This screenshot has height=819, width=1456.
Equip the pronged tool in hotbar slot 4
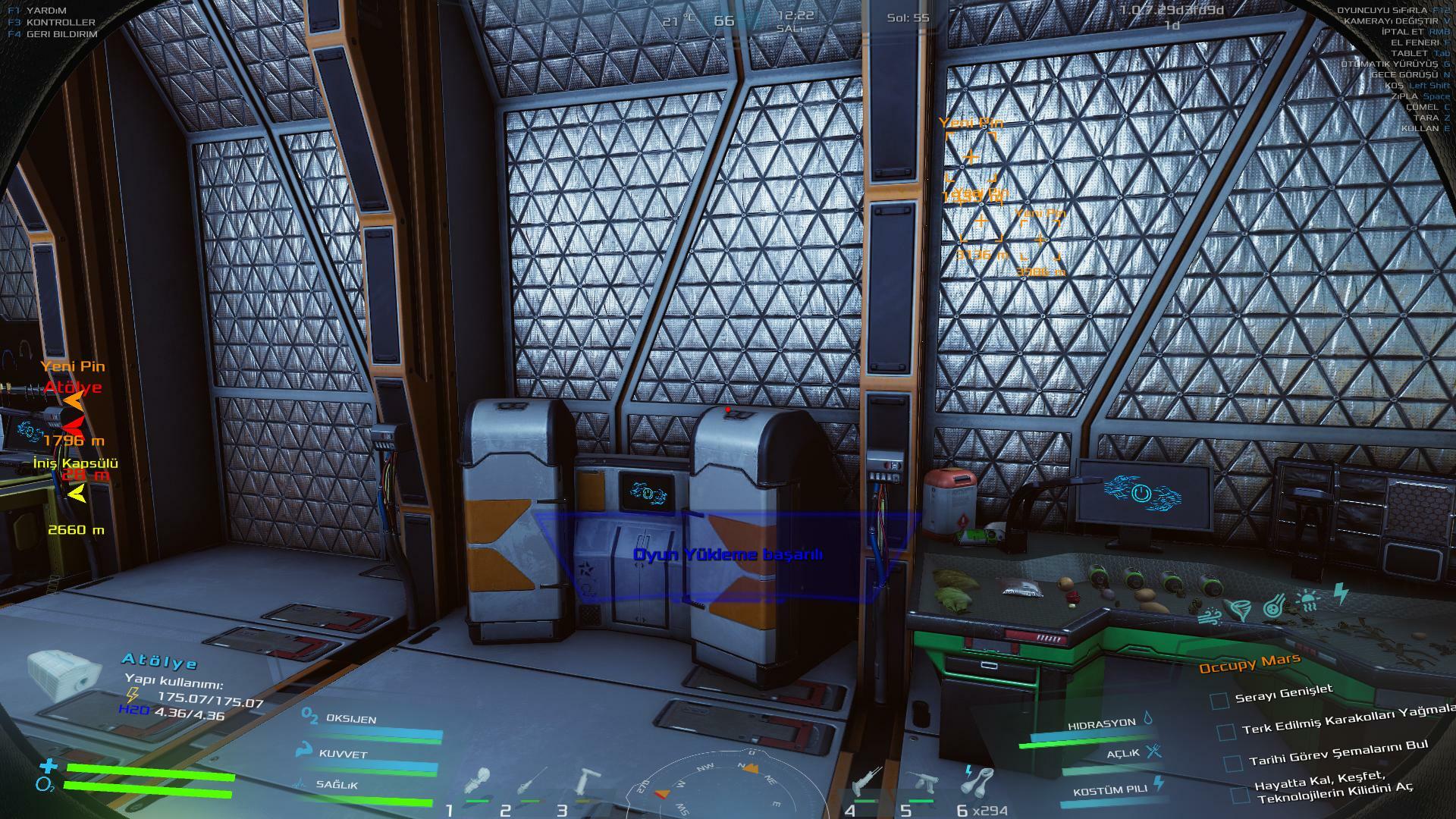tap(867, 781)
